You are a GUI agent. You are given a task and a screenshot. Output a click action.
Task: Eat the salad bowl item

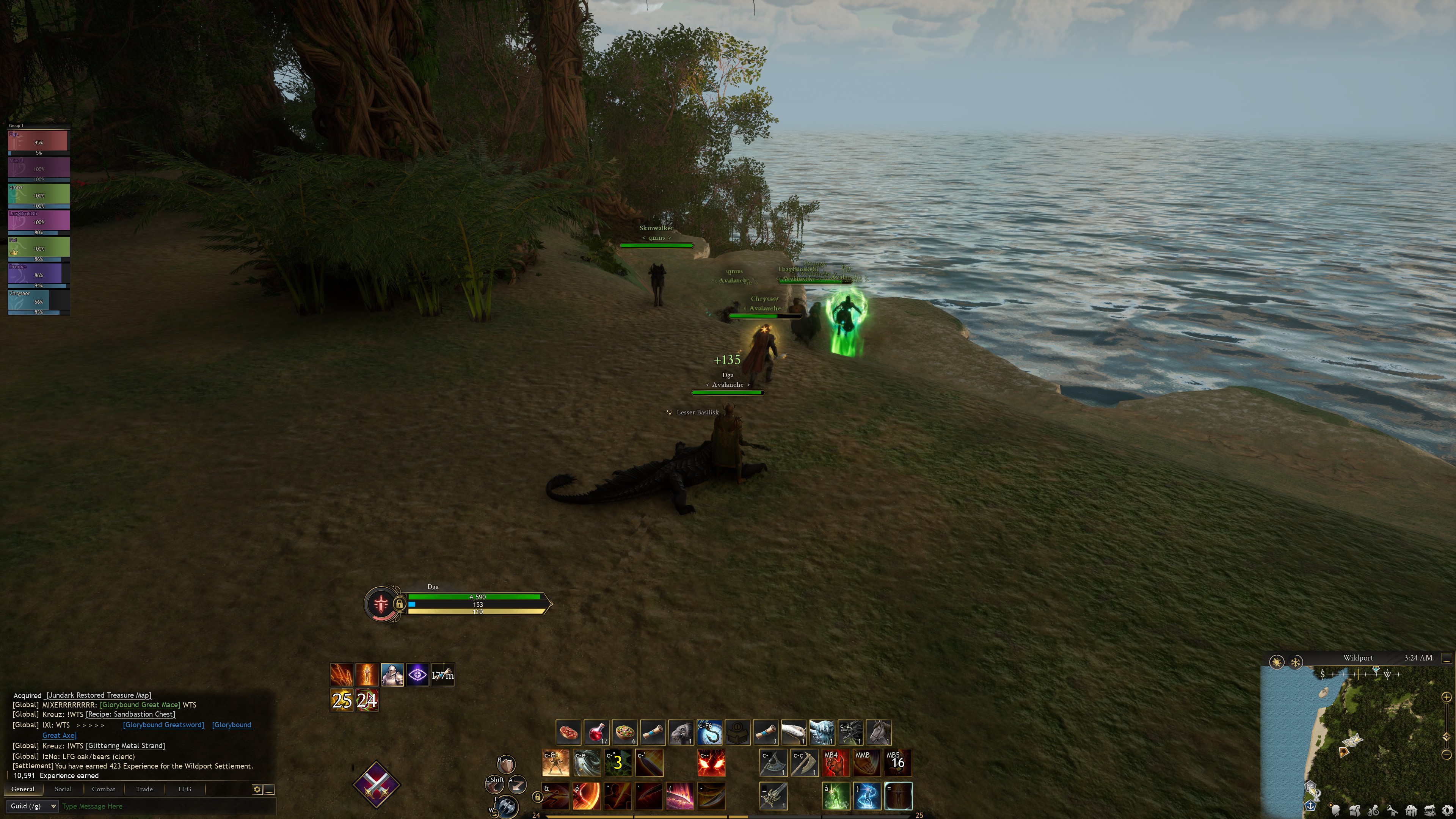click(x=624, y=732)
